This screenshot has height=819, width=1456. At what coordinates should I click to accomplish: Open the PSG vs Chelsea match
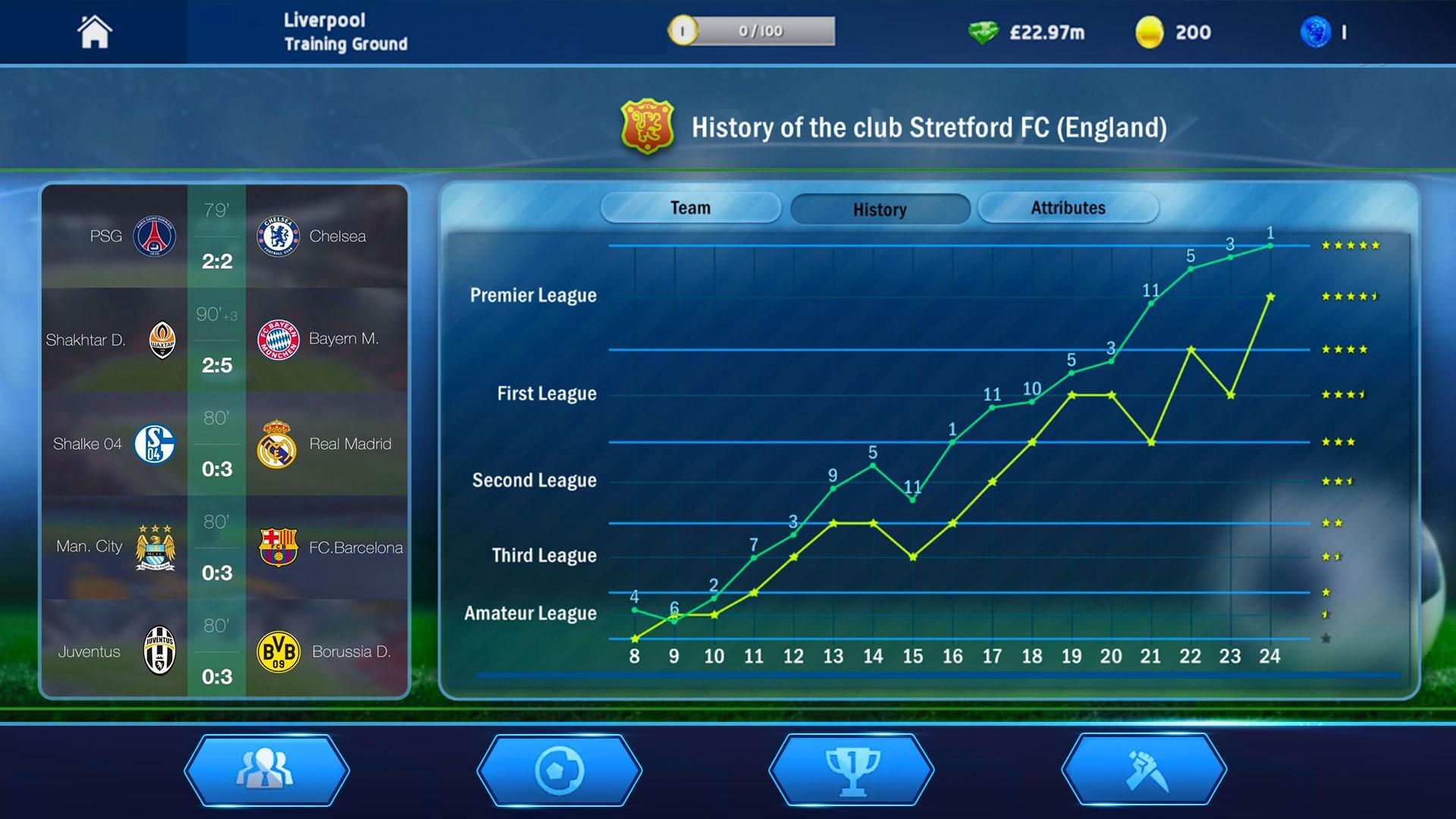tap(224, 236)
